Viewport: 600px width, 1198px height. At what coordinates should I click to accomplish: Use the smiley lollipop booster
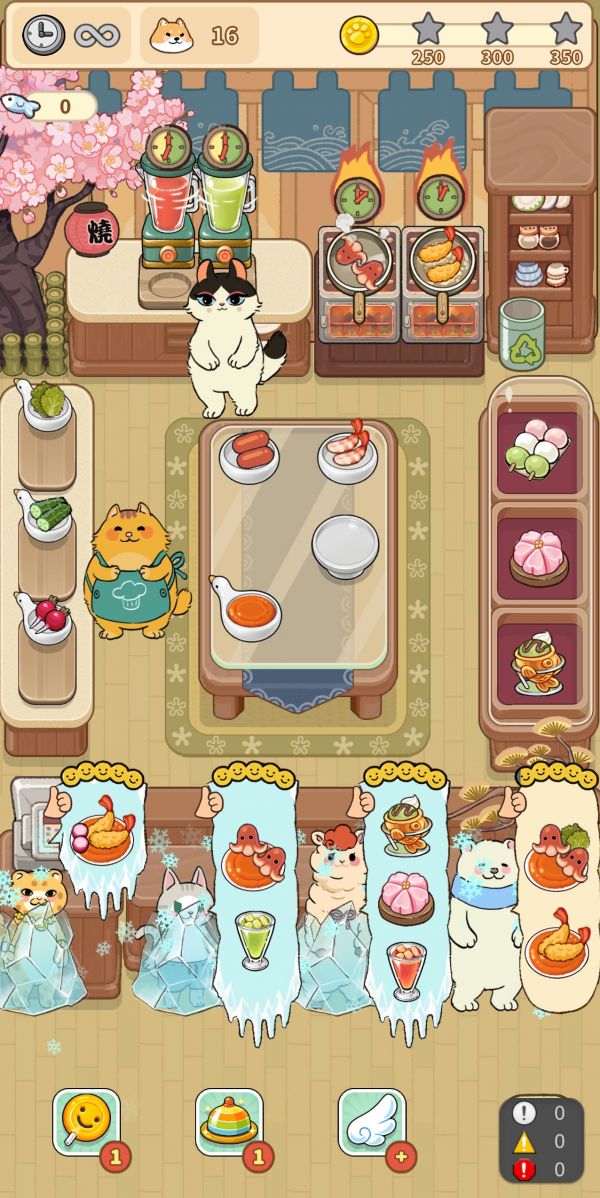(86, 1122)
